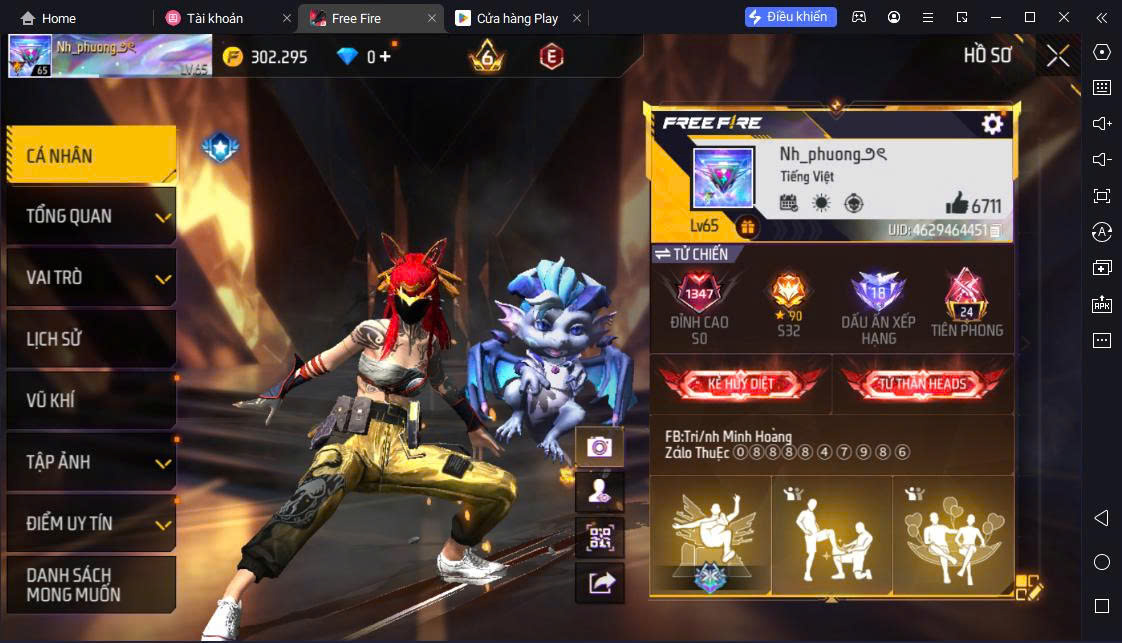This screenshot has width=1122, height=643.
Task: Close the HỒ SƠ profile screen
Action: pyautogui.click(x=1058, y=56)
